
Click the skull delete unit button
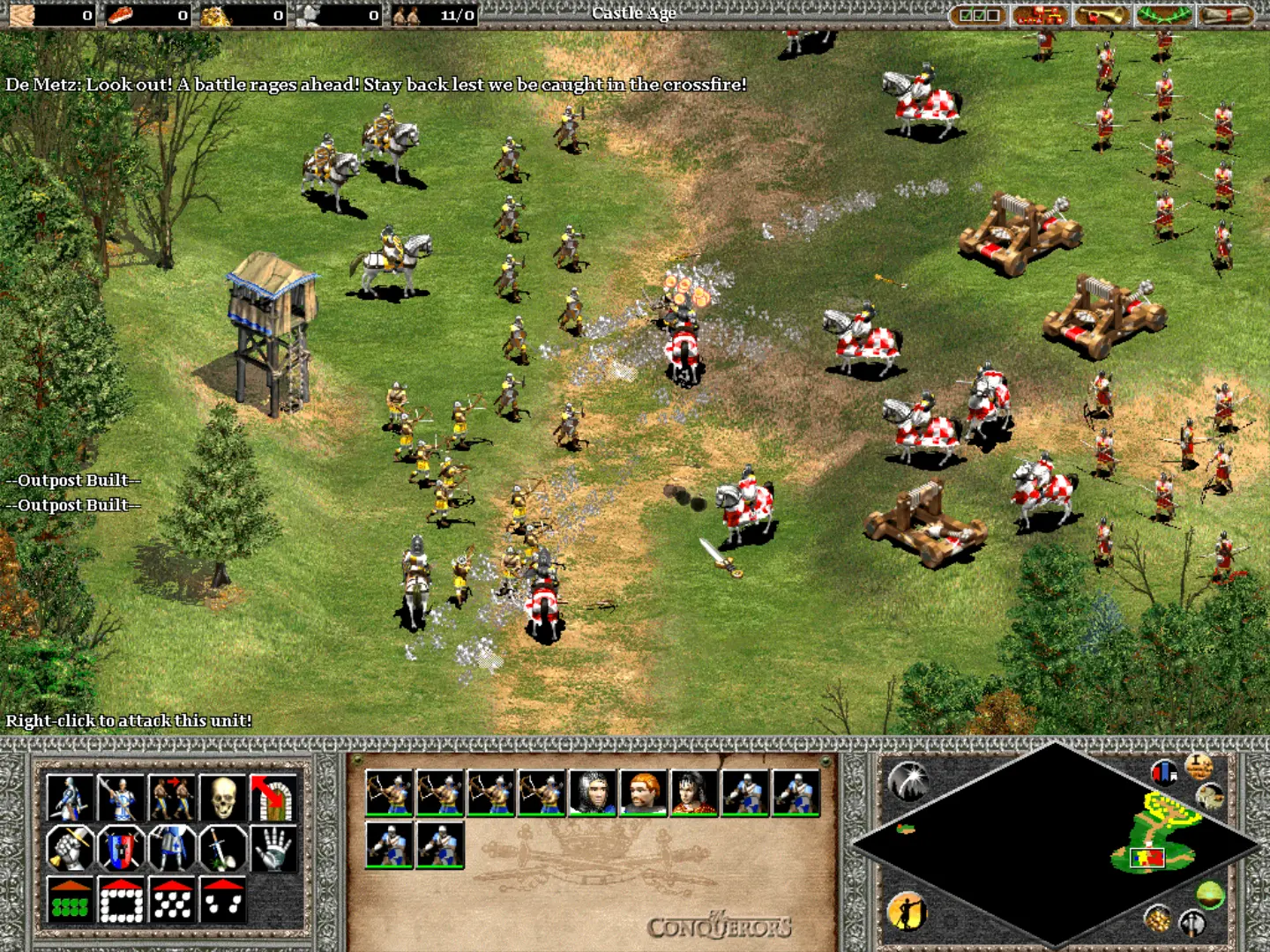coord(223,797)
